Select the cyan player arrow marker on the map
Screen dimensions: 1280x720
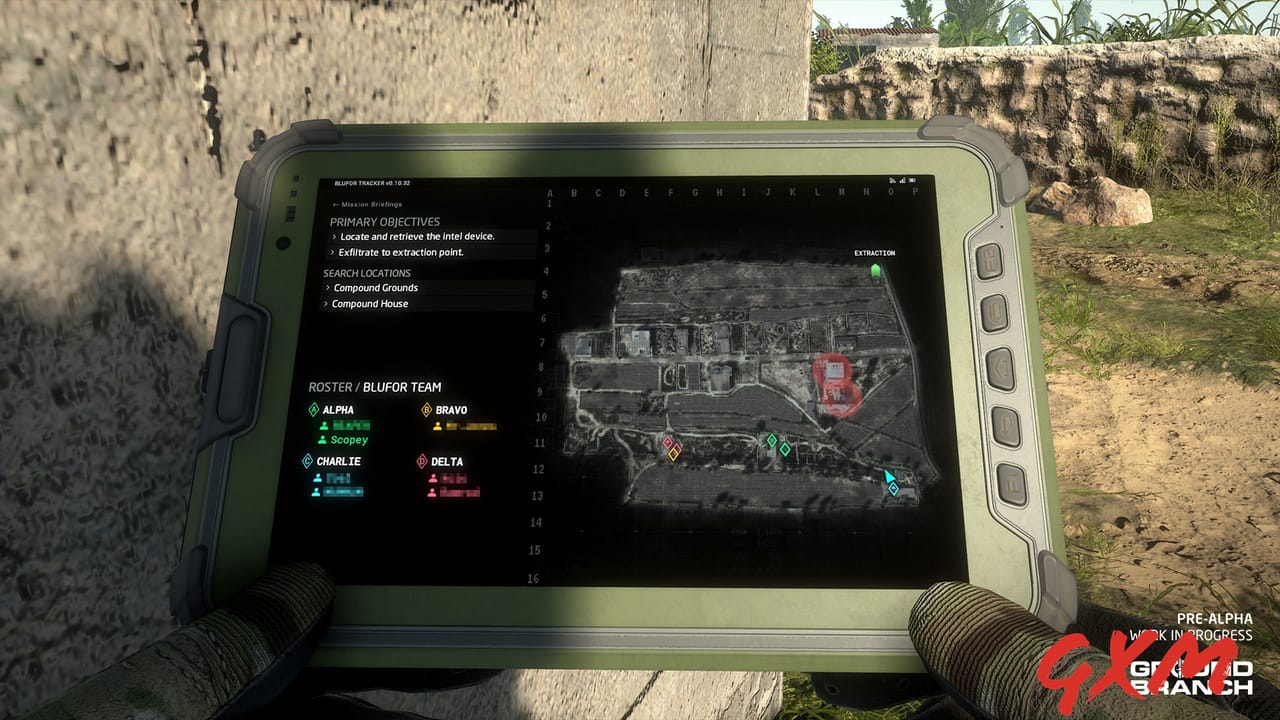coord(888,477)
